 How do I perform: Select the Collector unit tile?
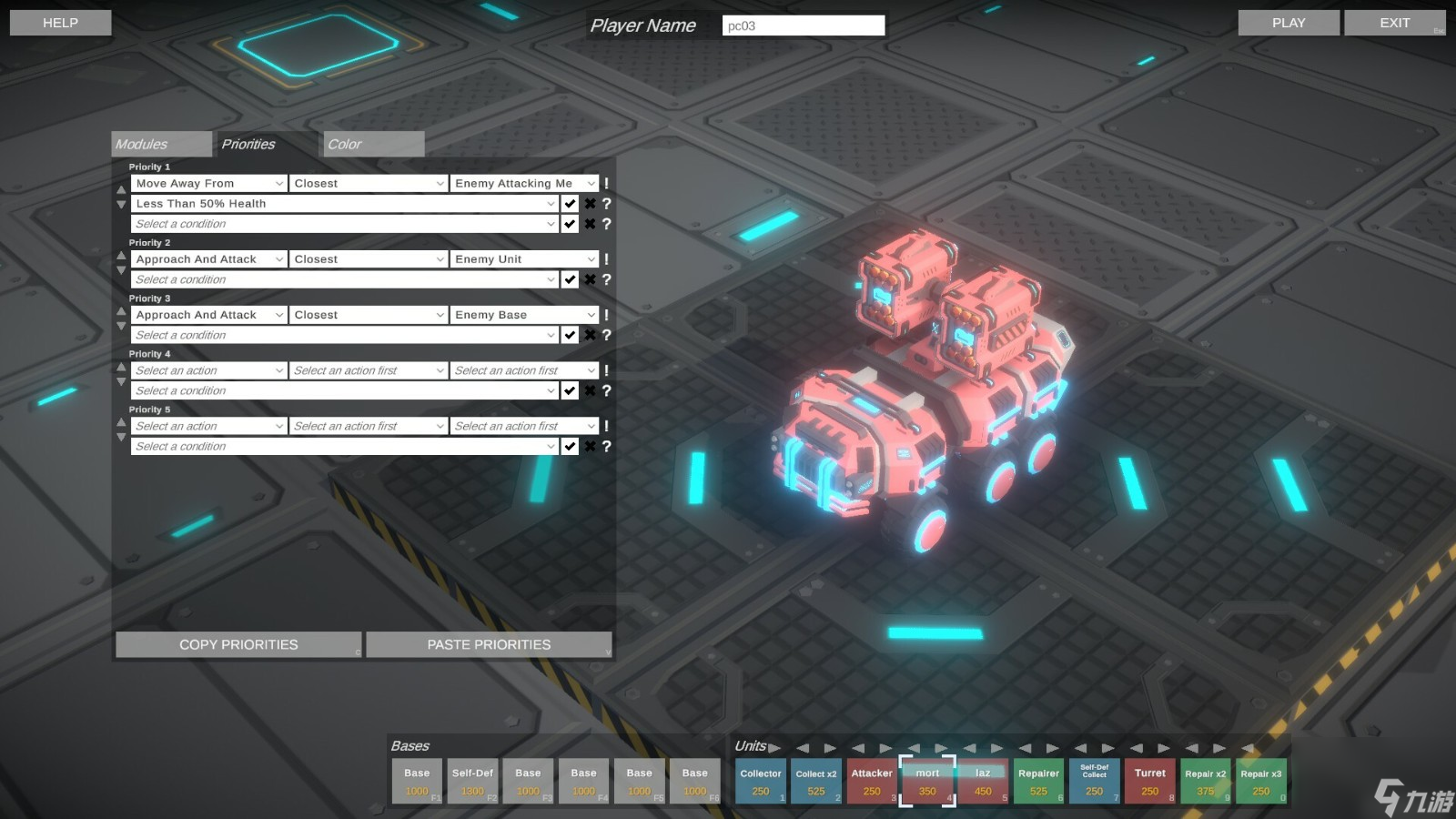(x=761, y=782)
